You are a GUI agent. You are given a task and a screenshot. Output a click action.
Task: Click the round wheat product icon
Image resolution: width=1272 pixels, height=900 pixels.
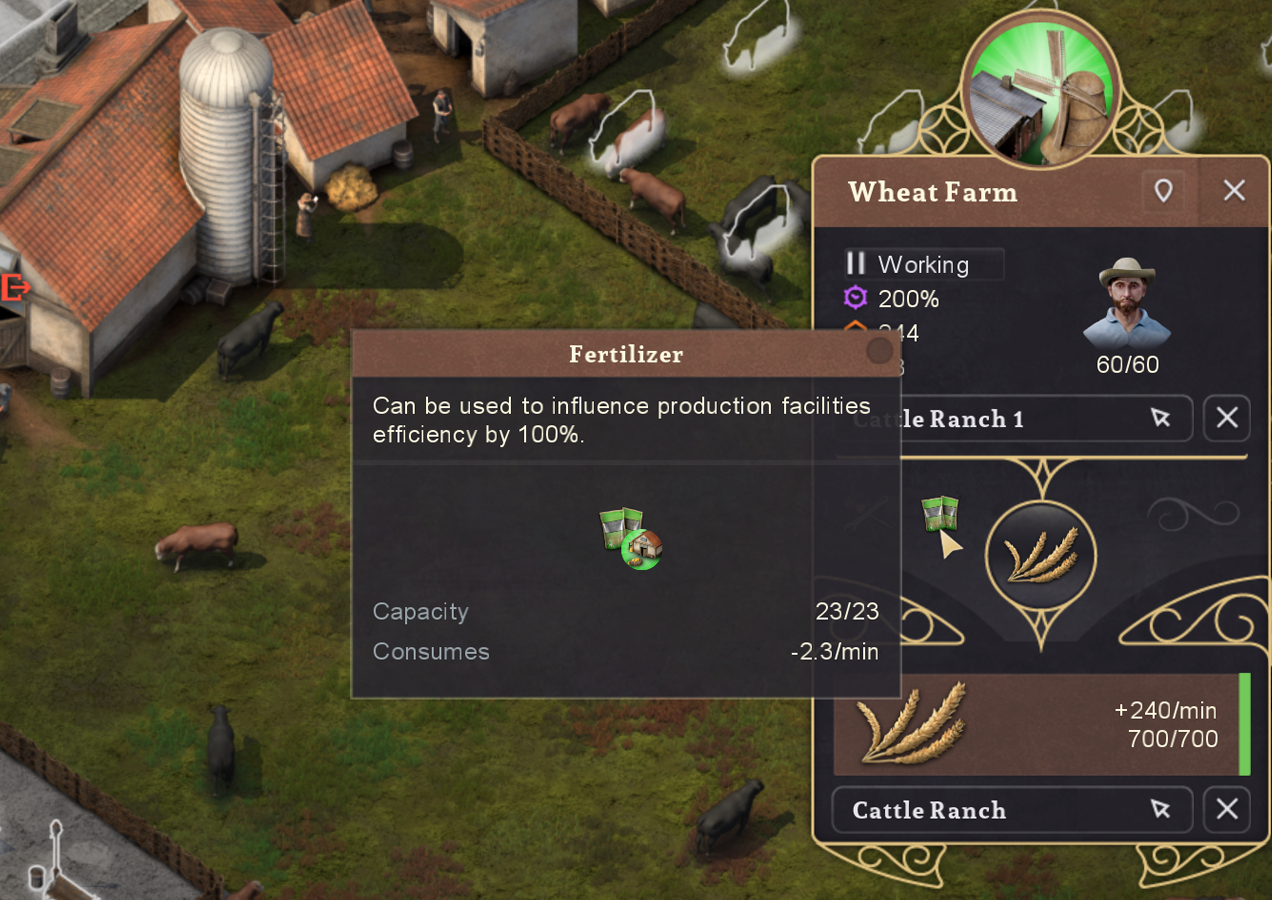point(1040,556)
